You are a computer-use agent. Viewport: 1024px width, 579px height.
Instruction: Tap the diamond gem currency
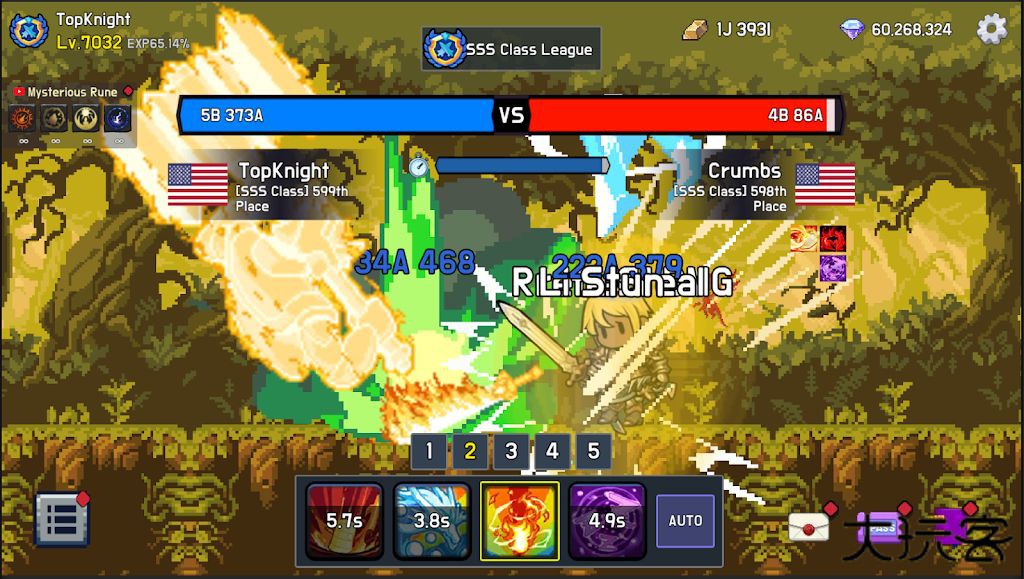coord(852,29)
